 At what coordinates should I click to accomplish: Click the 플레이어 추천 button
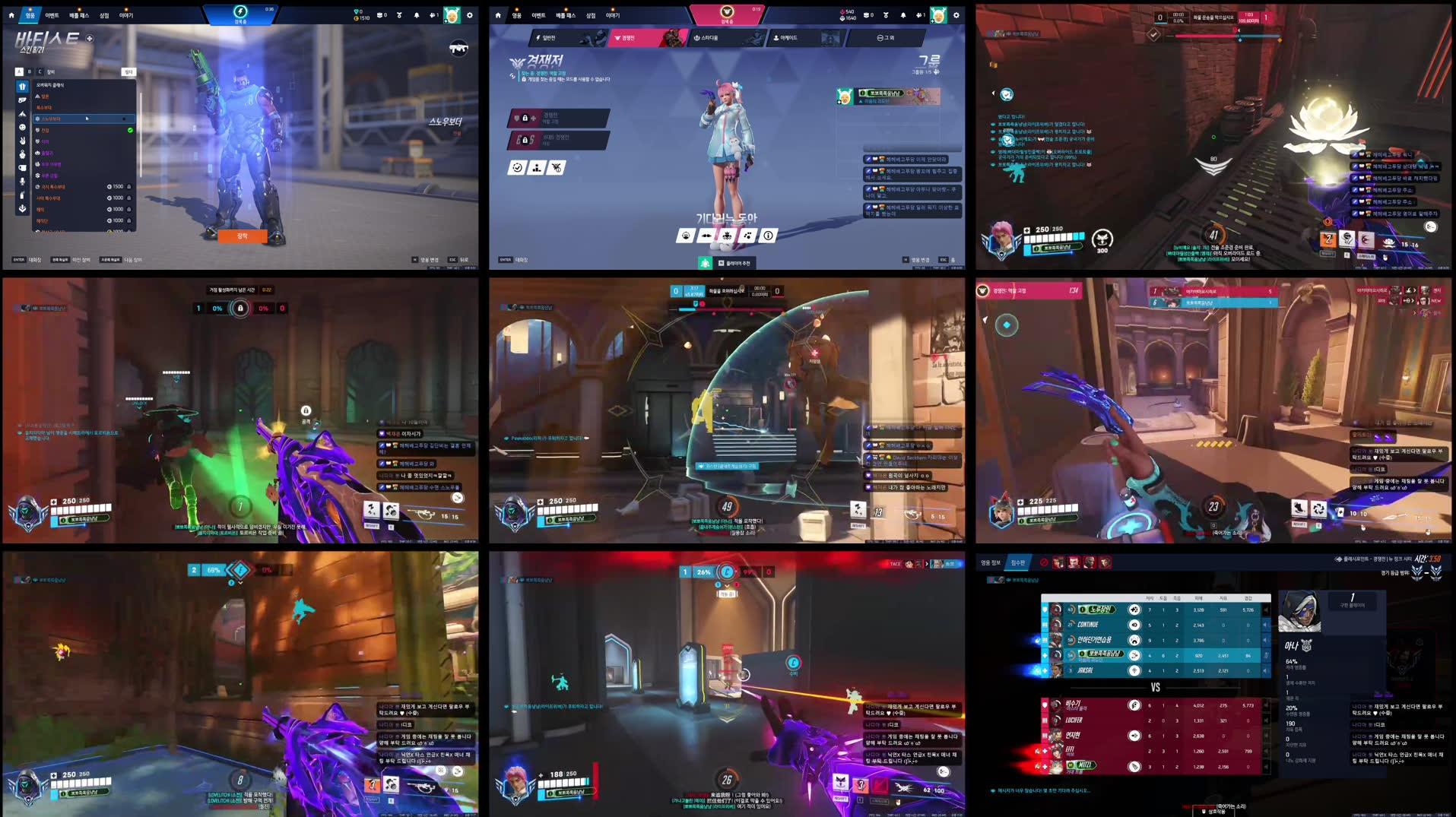click(736, 264)
